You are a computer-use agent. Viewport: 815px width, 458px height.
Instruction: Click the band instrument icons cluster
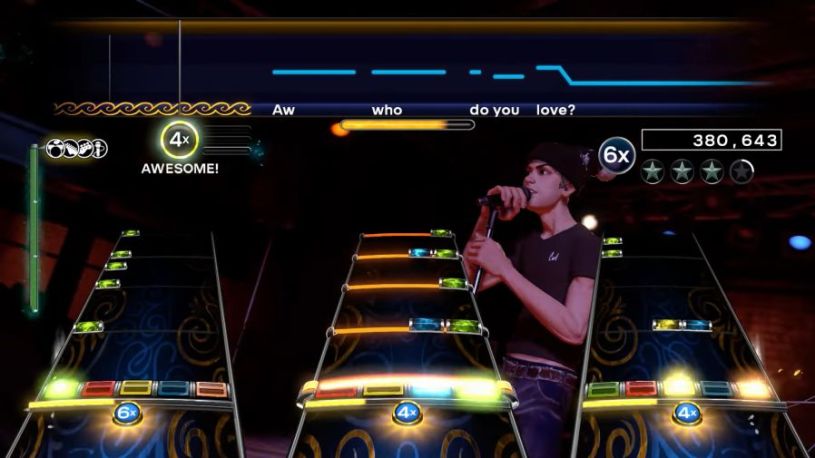tap(77, 149)
